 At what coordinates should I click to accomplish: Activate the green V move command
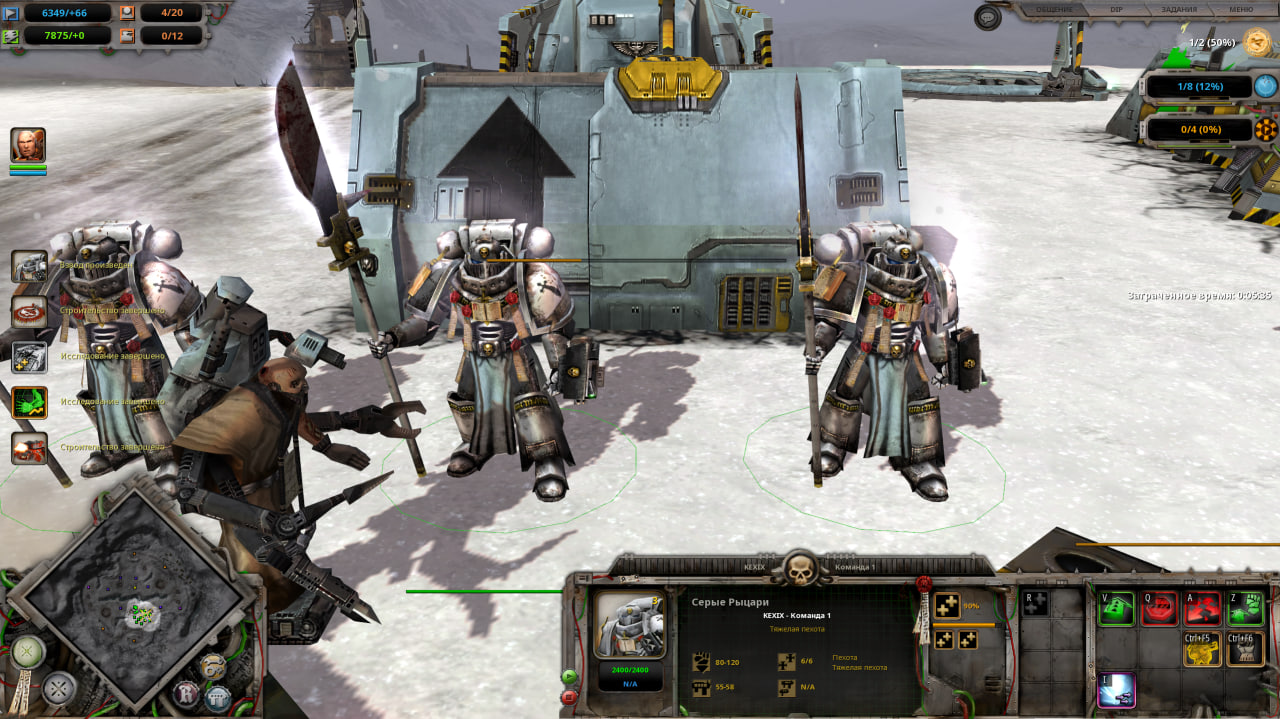pos(1118,608)
